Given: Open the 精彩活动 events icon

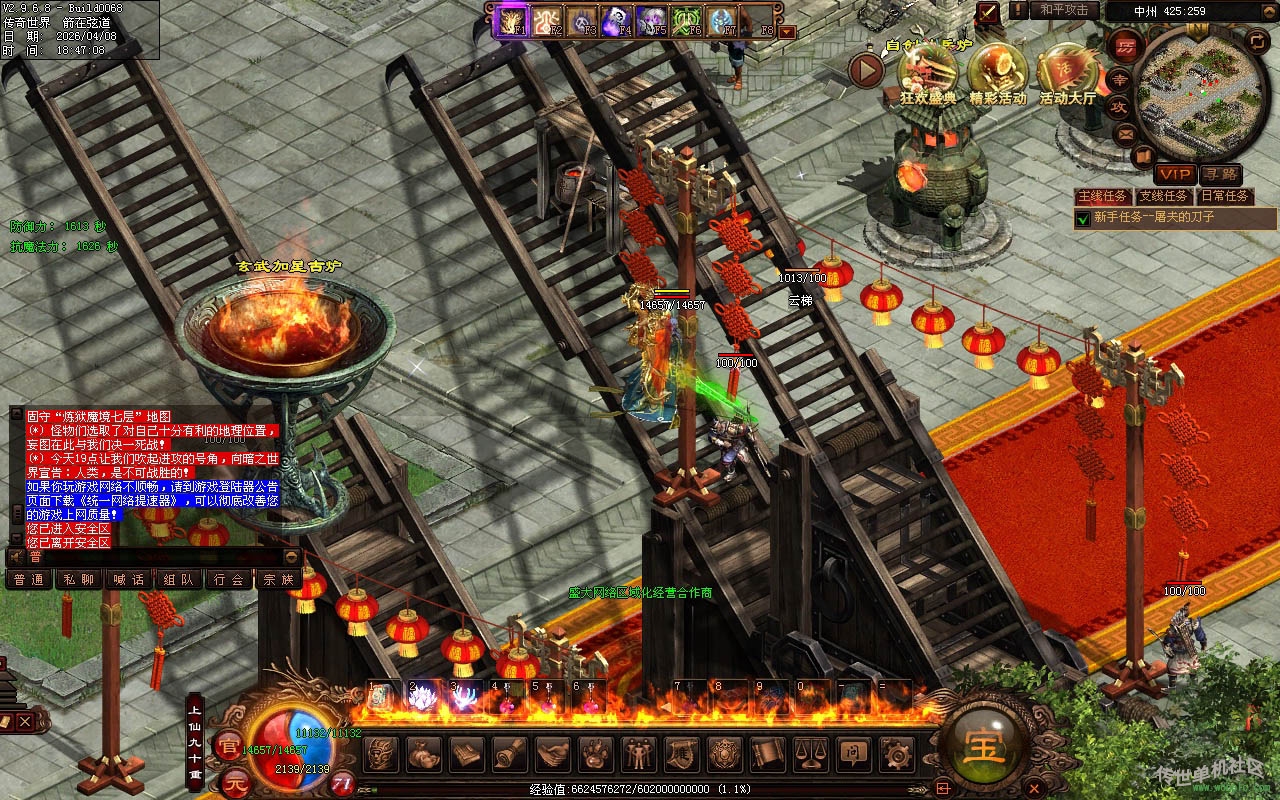Looking at the screenshot, I should [997, 70].
